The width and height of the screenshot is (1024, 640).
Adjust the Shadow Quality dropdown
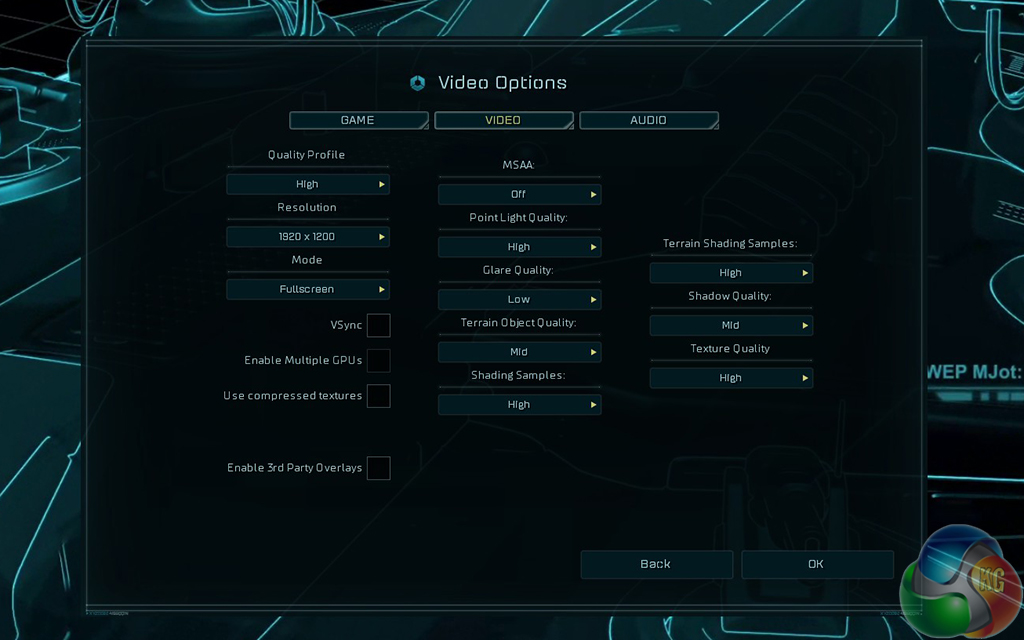coord(731,325)
